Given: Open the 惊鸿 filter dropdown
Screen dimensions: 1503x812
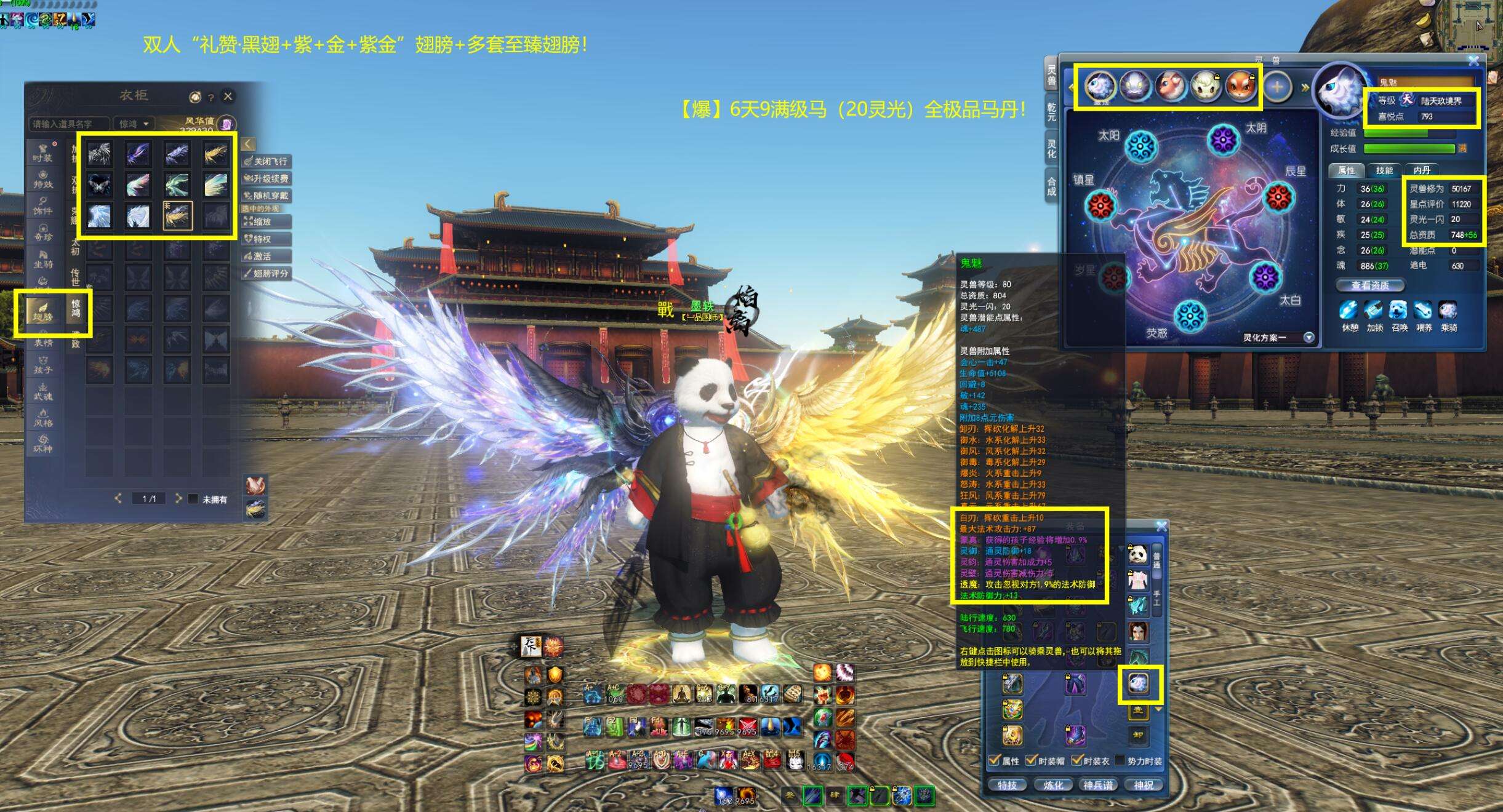Looking at the screenshot, I should (x=134, y=124).
